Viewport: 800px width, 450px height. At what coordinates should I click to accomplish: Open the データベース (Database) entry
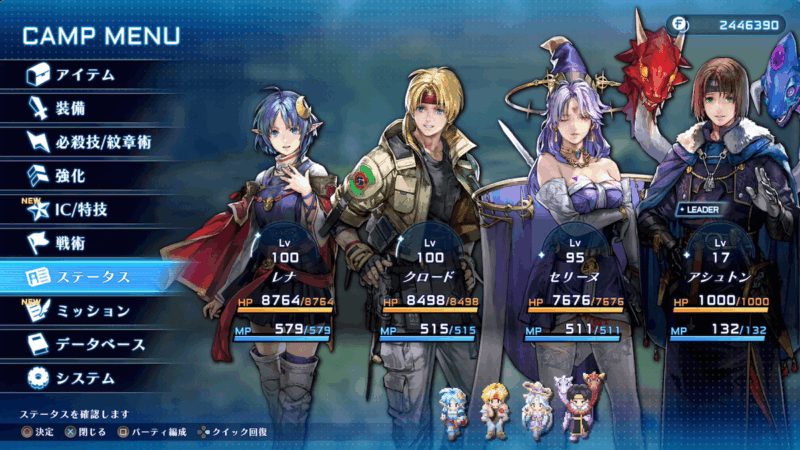(100, 345)
